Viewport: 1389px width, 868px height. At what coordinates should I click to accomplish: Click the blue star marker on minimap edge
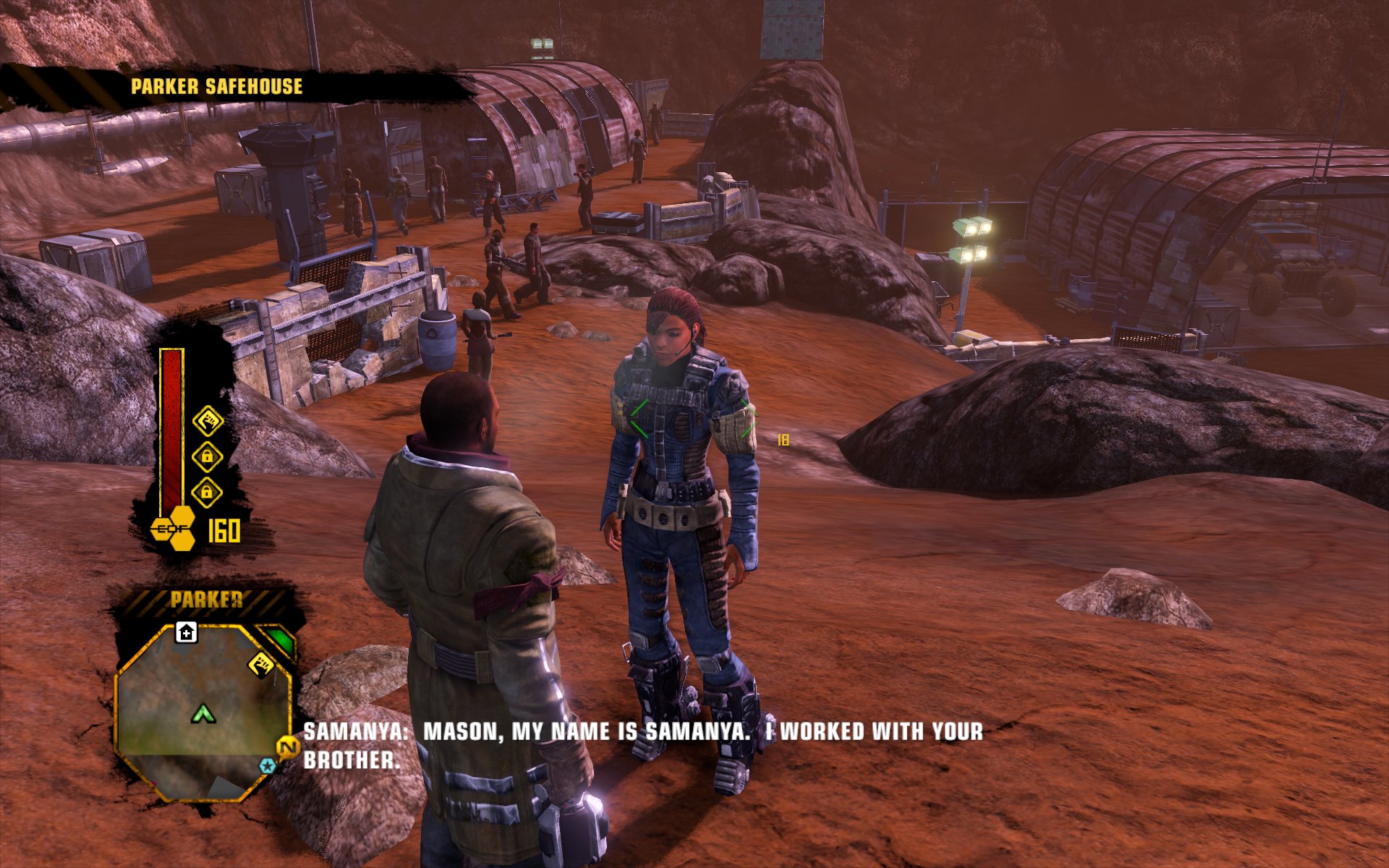click(x=268, y=765)
